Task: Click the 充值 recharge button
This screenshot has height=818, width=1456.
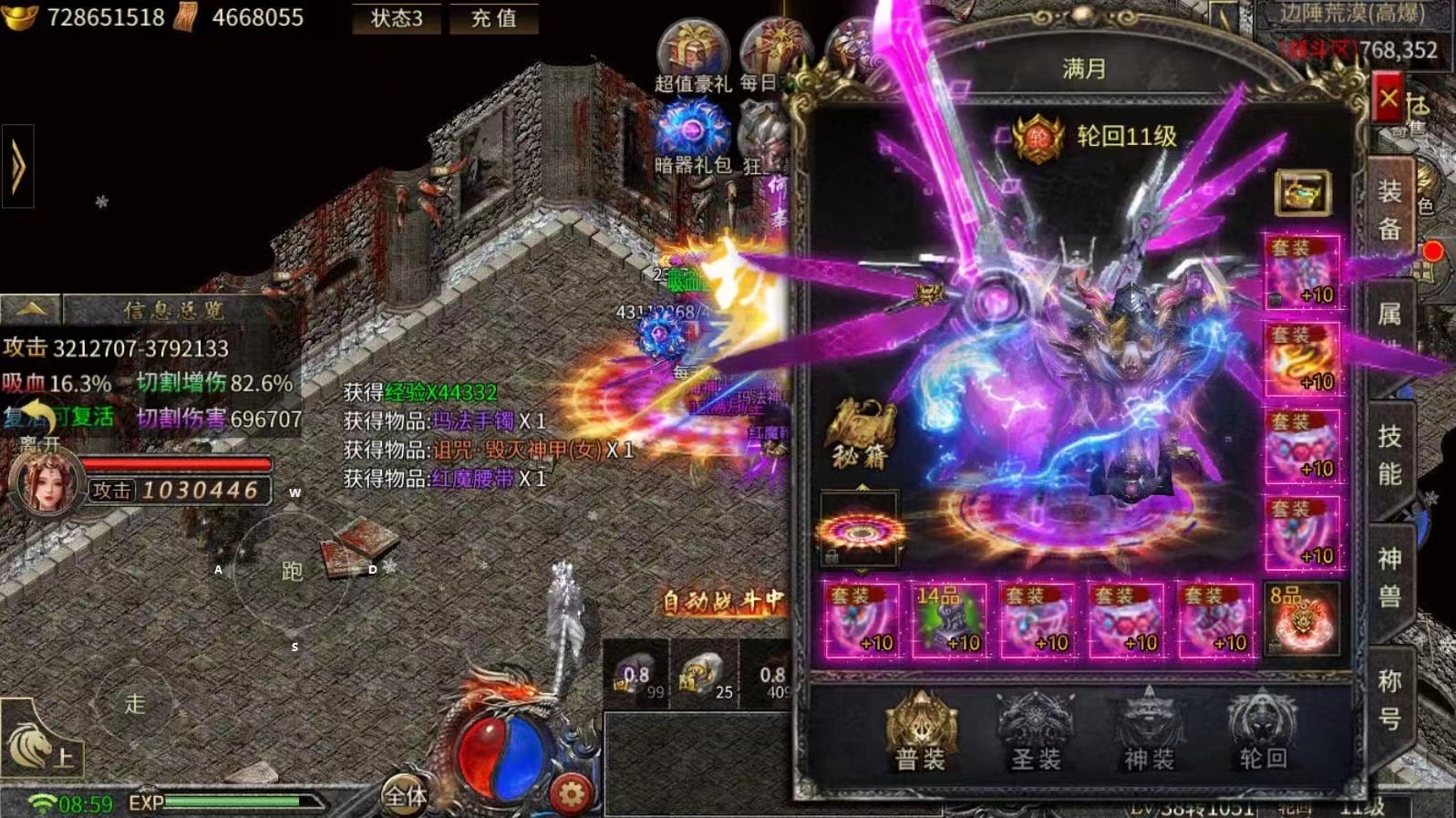Action: click(x=493, y=18)
